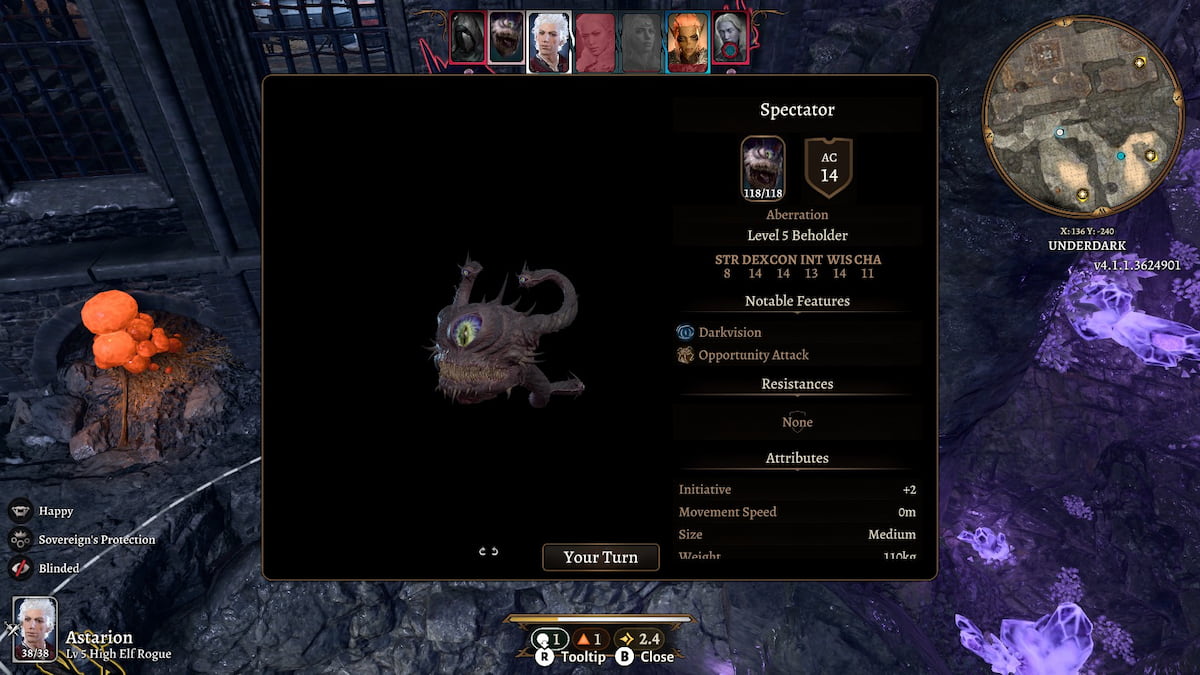Open Astarion's character portrait
Screen dimensions: 1200x675
pos(36,629)
